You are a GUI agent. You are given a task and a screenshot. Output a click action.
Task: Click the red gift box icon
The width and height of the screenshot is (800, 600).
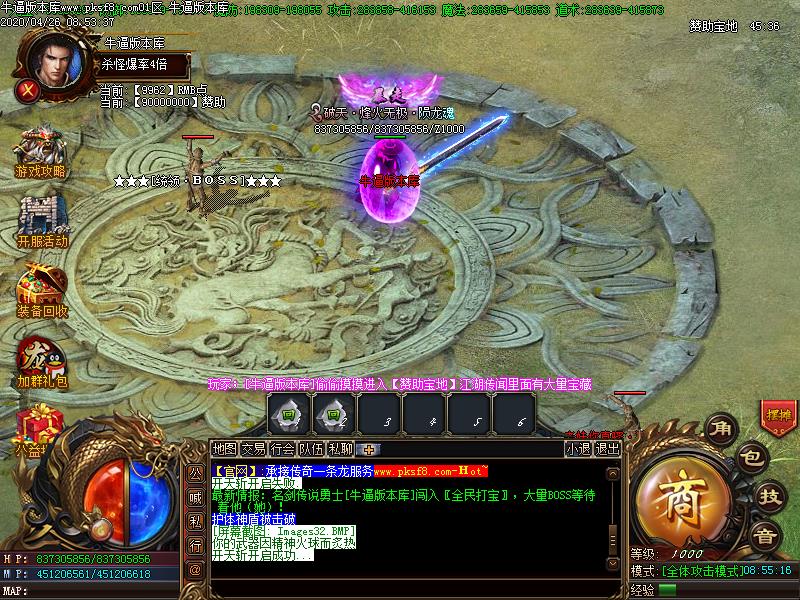(x=41, y=426)
